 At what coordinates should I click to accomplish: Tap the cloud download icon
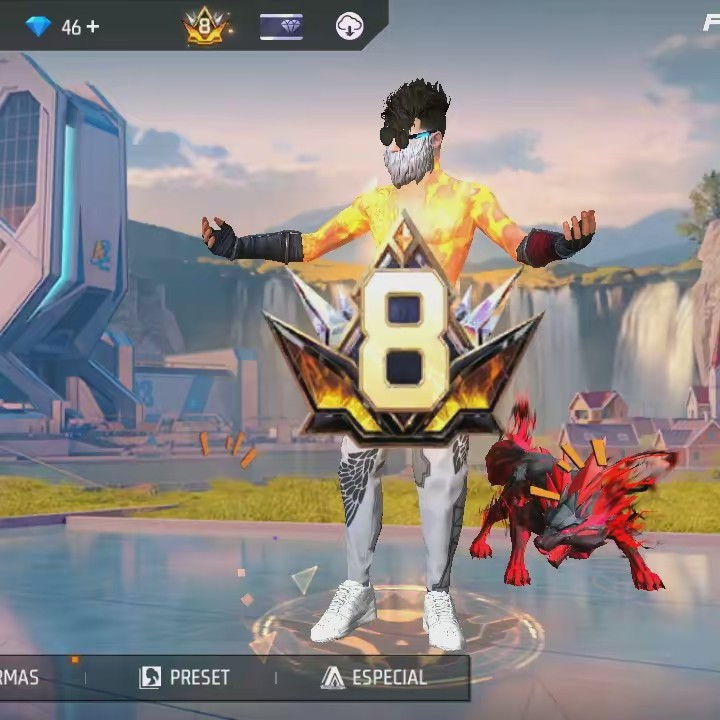point(349,27)
